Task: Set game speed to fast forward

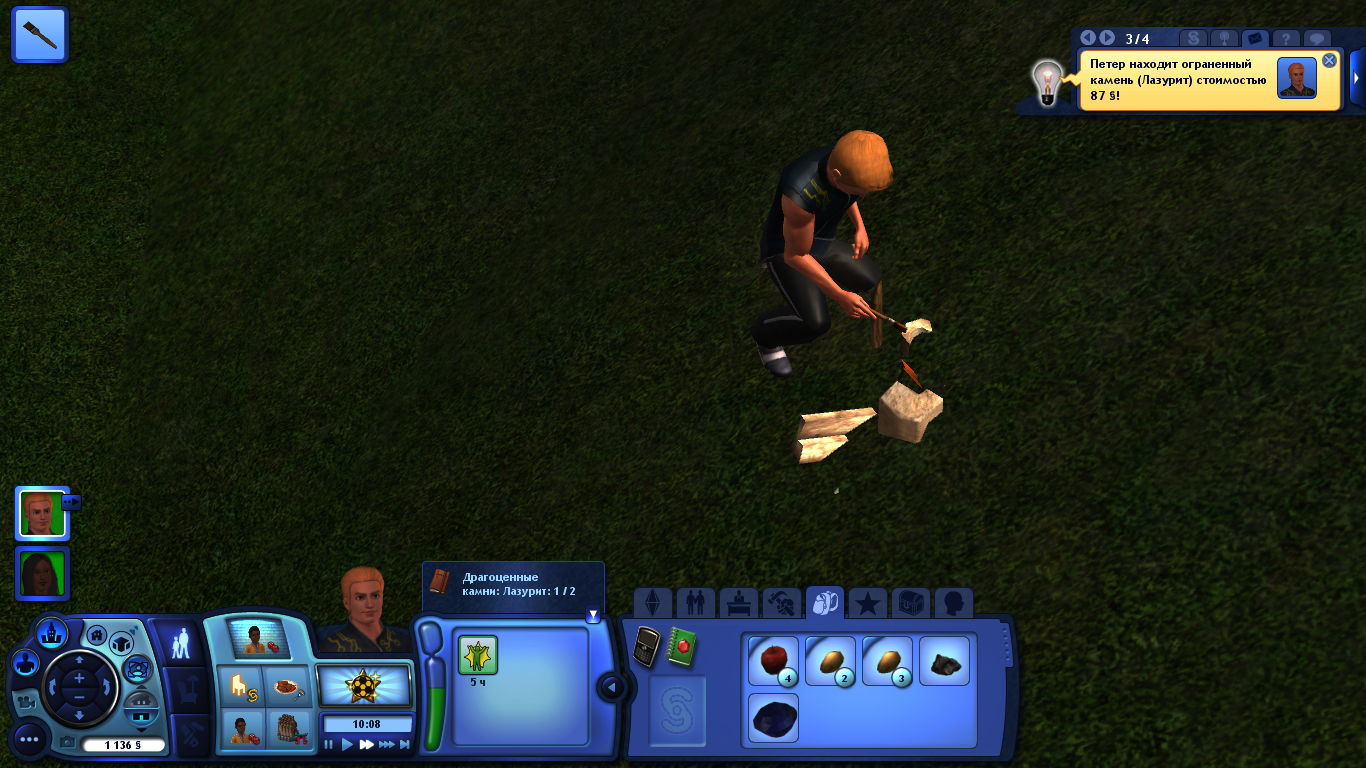Action: point(366,744)
